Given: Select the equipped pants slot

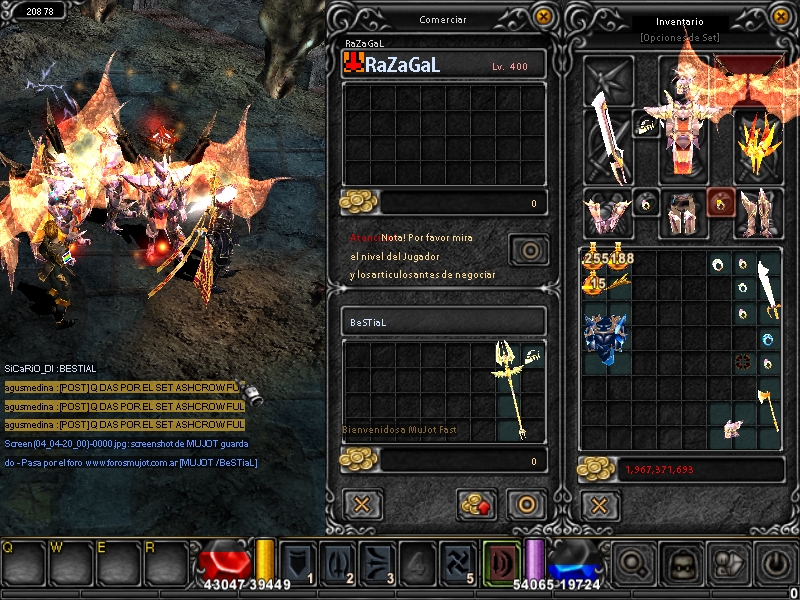Looking at the screenshot, I should 684,212.
